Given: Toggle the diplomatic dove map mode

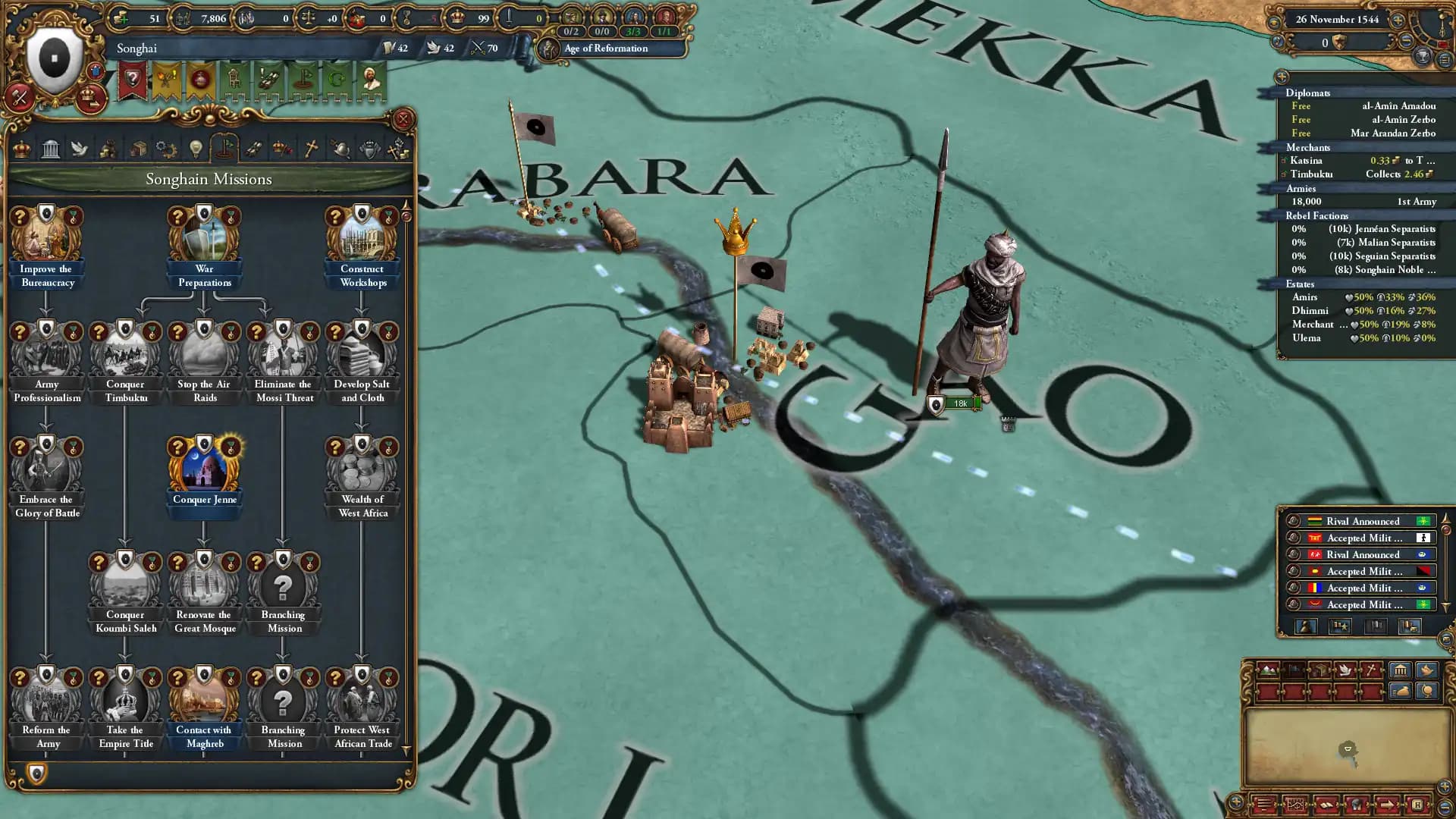Looking at the screenshot, I should coord(1345,670).
